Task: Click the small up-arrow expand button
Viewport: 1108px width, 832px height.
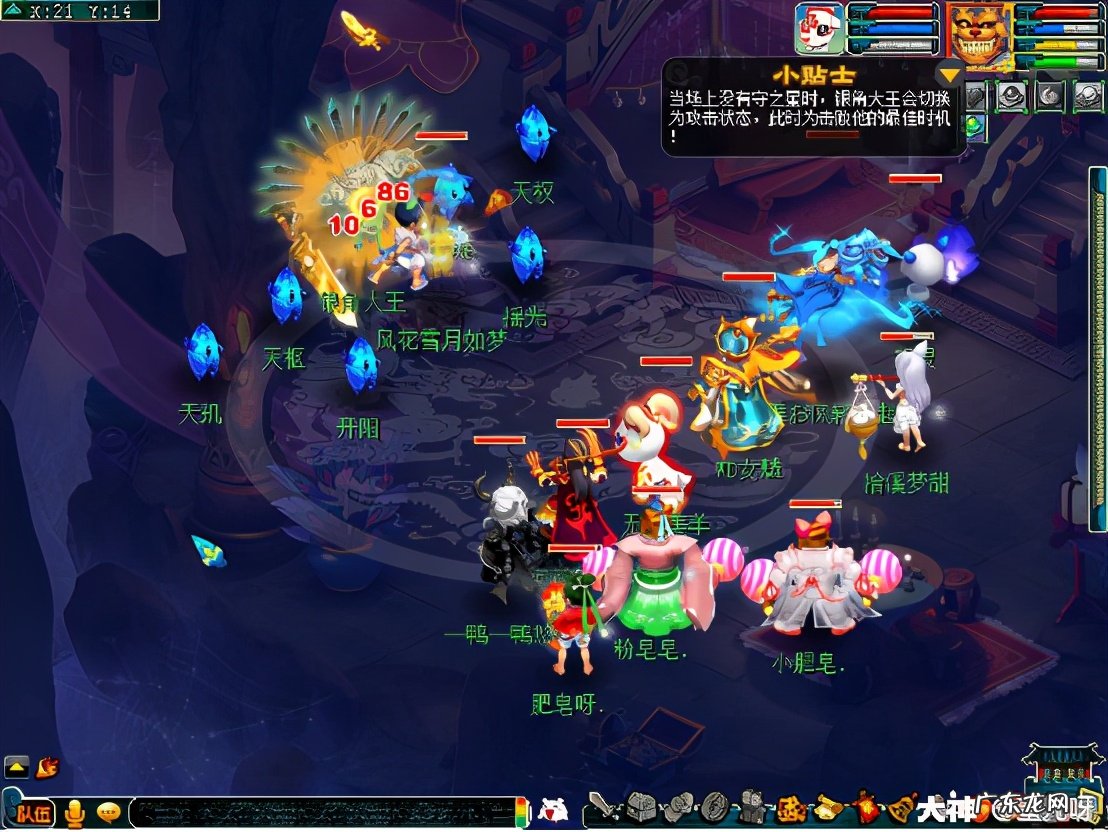Action: [16, 767]
